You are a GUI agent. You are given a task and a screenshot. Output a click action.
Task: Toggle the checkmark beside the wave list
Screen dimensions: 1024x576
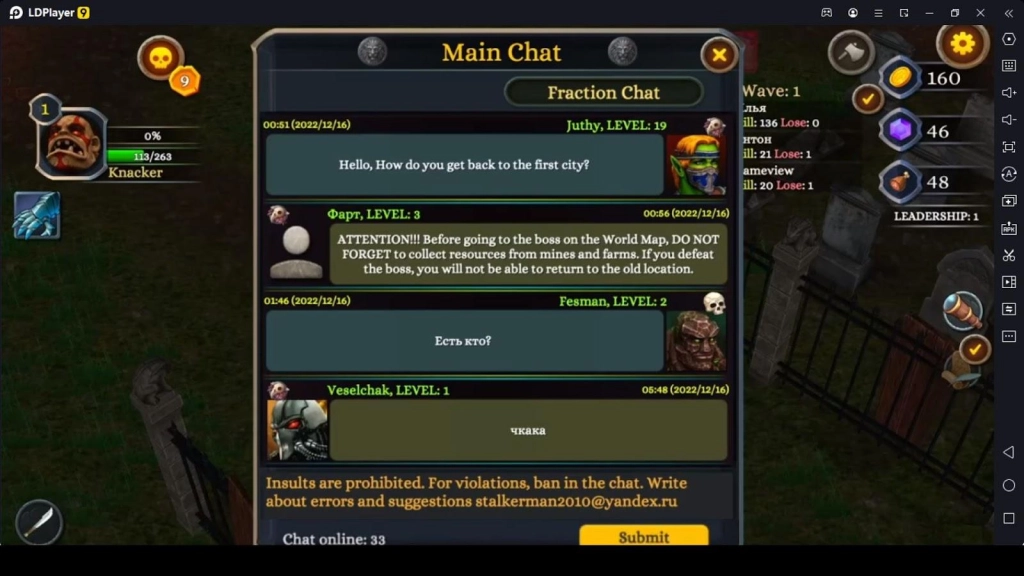pyautogui.click(x=866, y=98)
